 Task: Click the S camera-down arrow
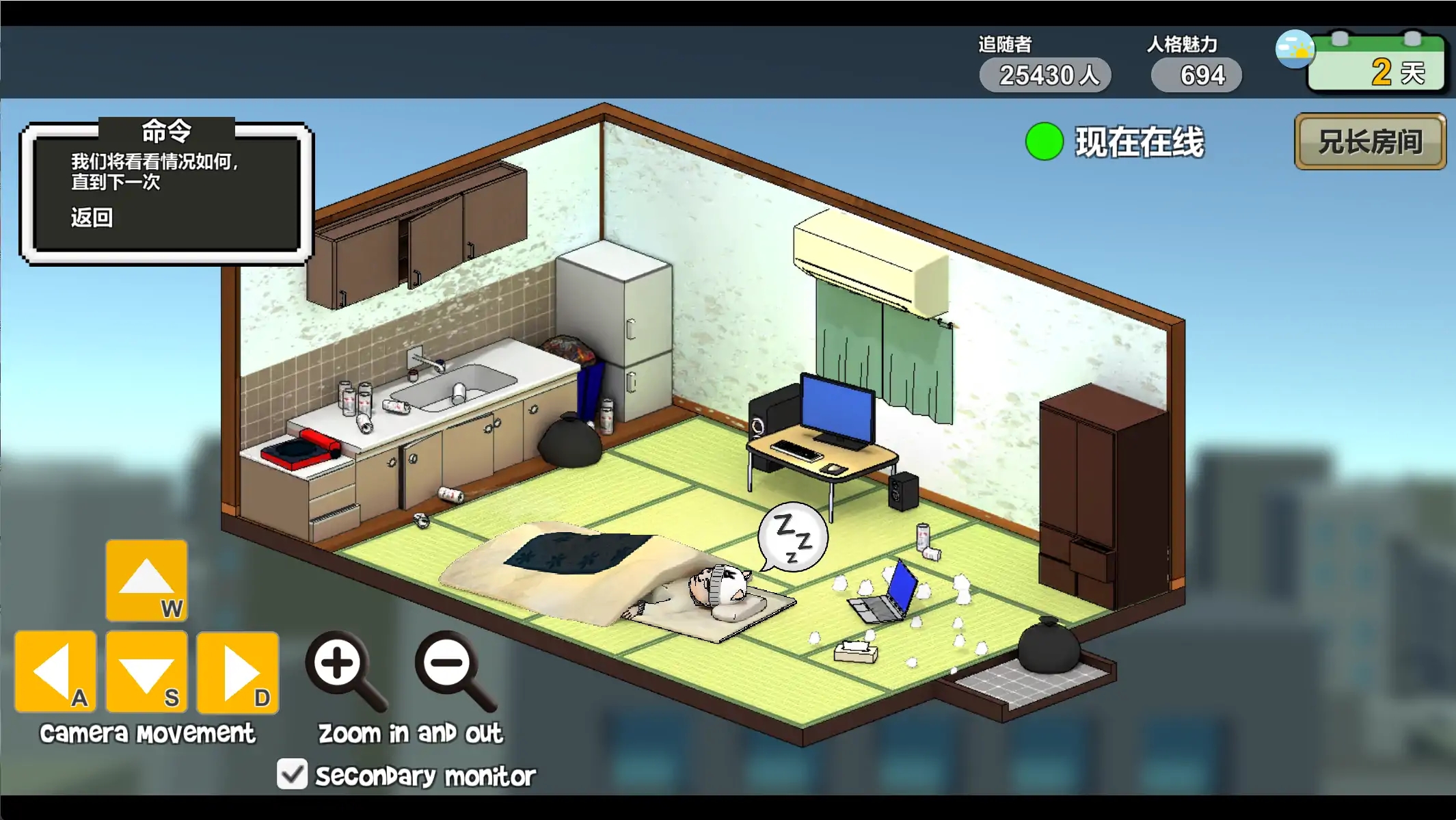coord(146,671)
